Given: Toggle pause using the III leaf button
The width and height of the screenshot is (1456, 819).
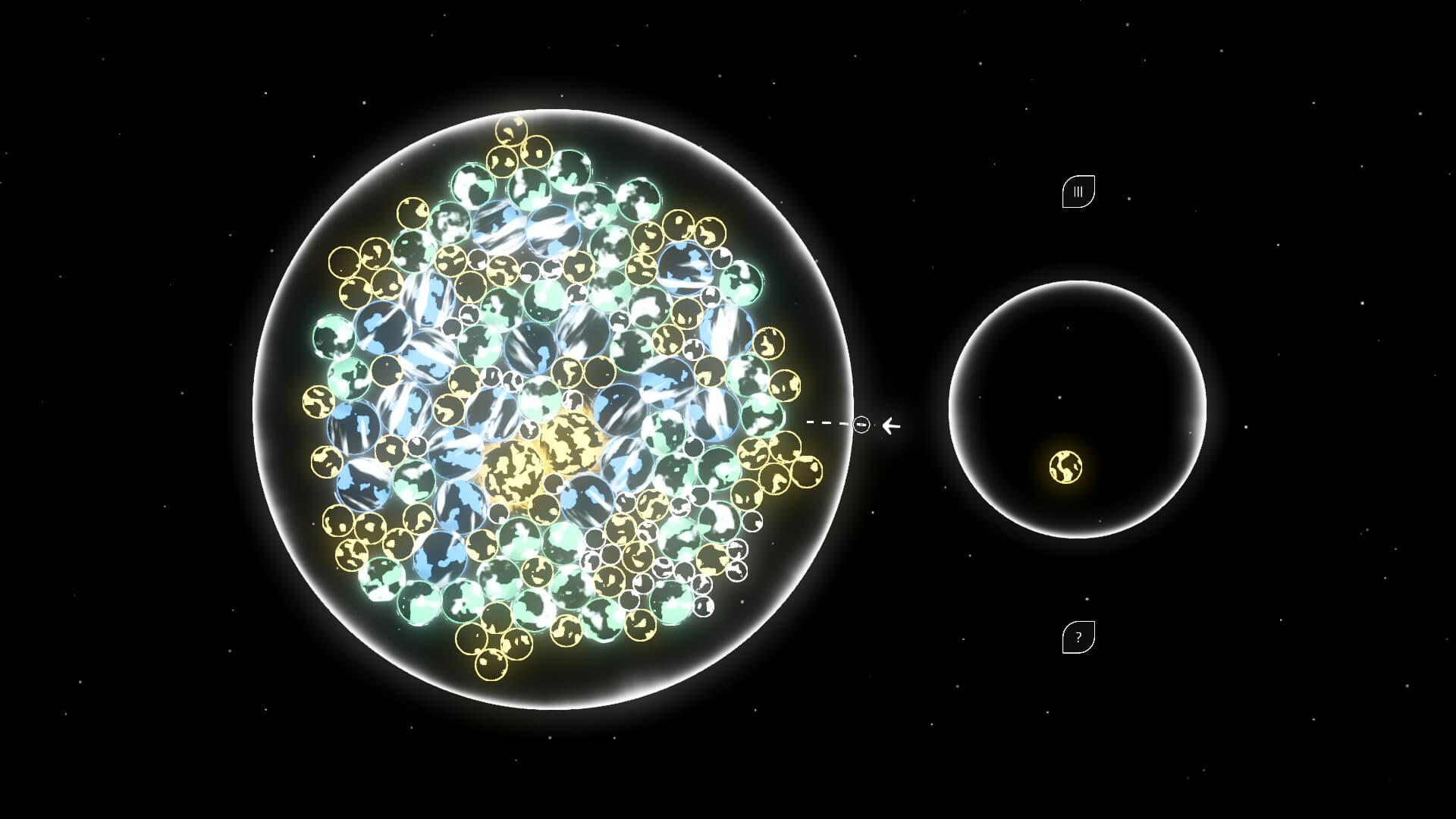Looking at the screenshot, I should click(x=1078, y=191).
